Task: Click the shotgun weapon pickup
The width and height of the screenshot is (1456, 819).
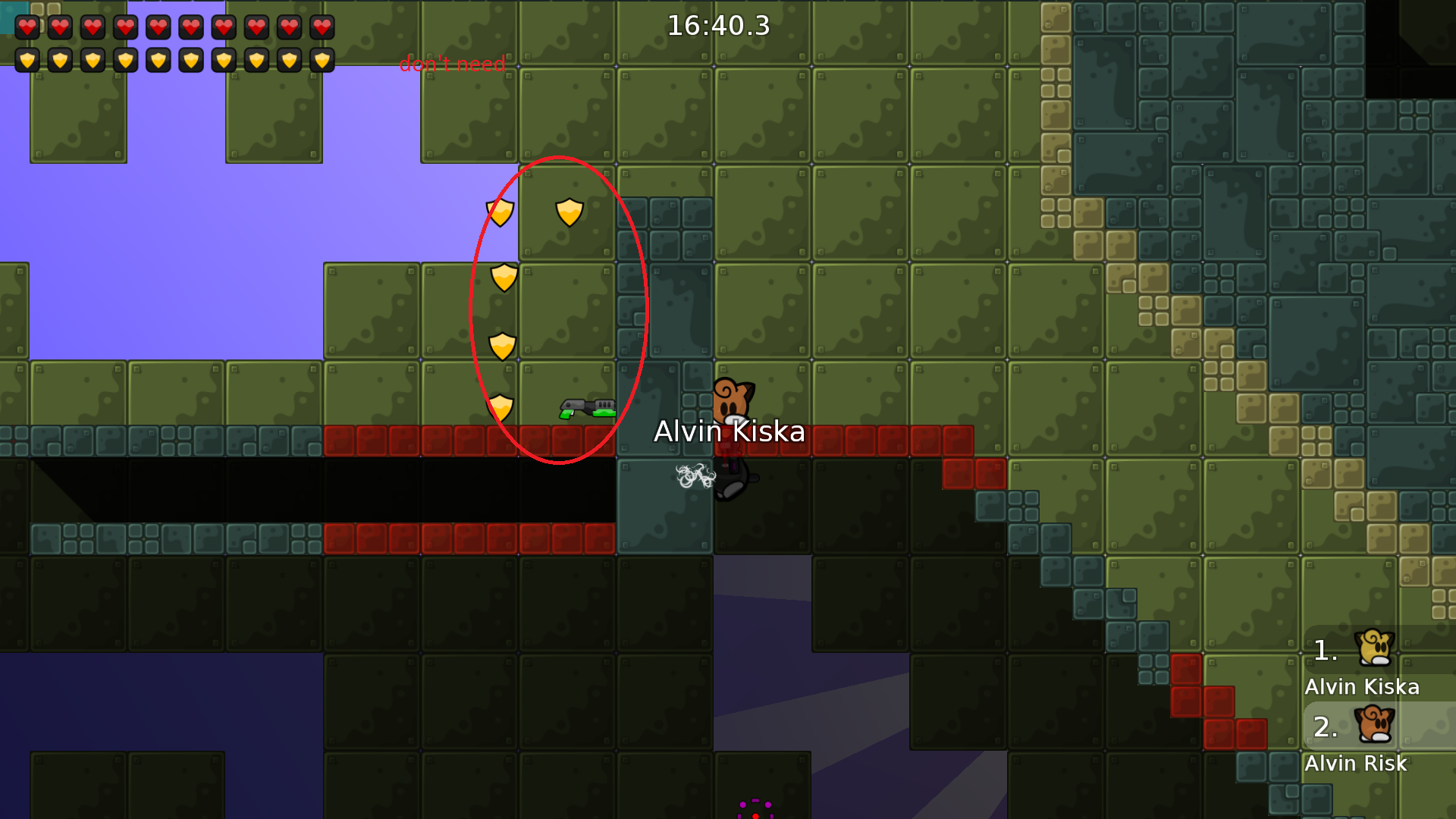Action: pyautogui.click(x=588, y=409)
